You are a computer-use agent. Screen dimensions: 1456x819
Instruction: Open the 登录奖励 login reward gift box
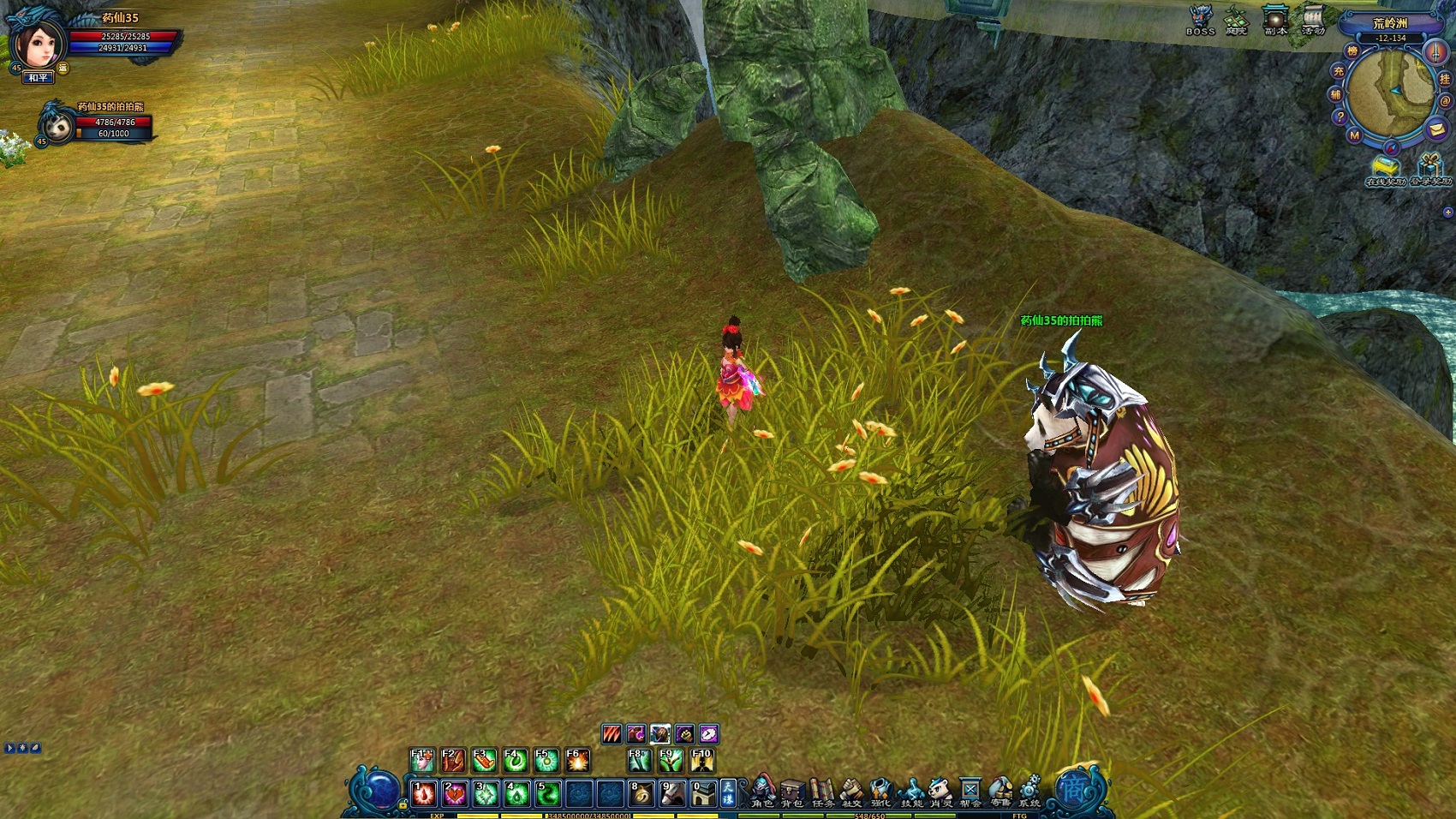[1430, 169]
